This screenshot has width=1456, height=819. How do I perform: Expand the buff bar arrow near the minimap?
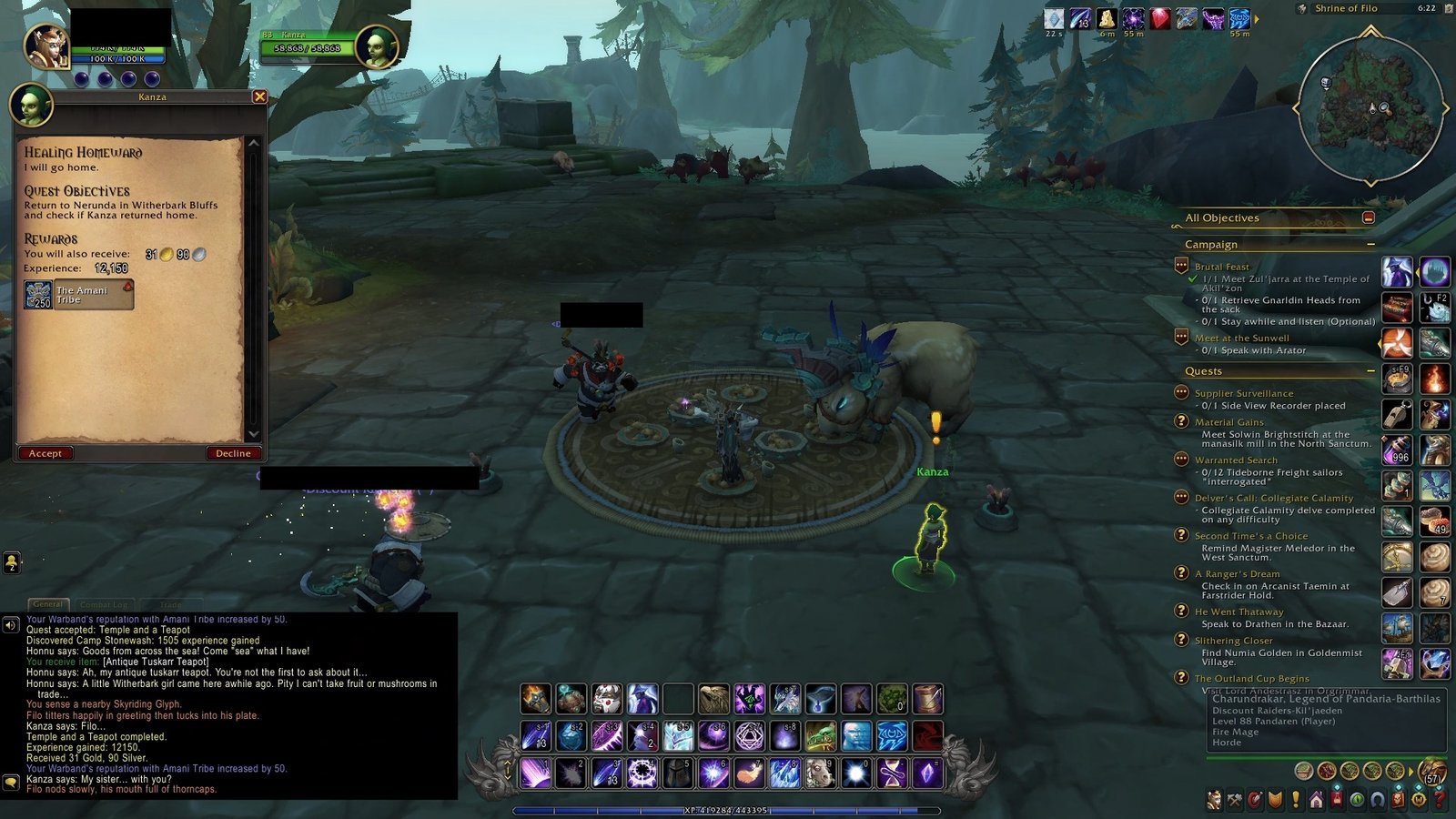(1258, 17)
